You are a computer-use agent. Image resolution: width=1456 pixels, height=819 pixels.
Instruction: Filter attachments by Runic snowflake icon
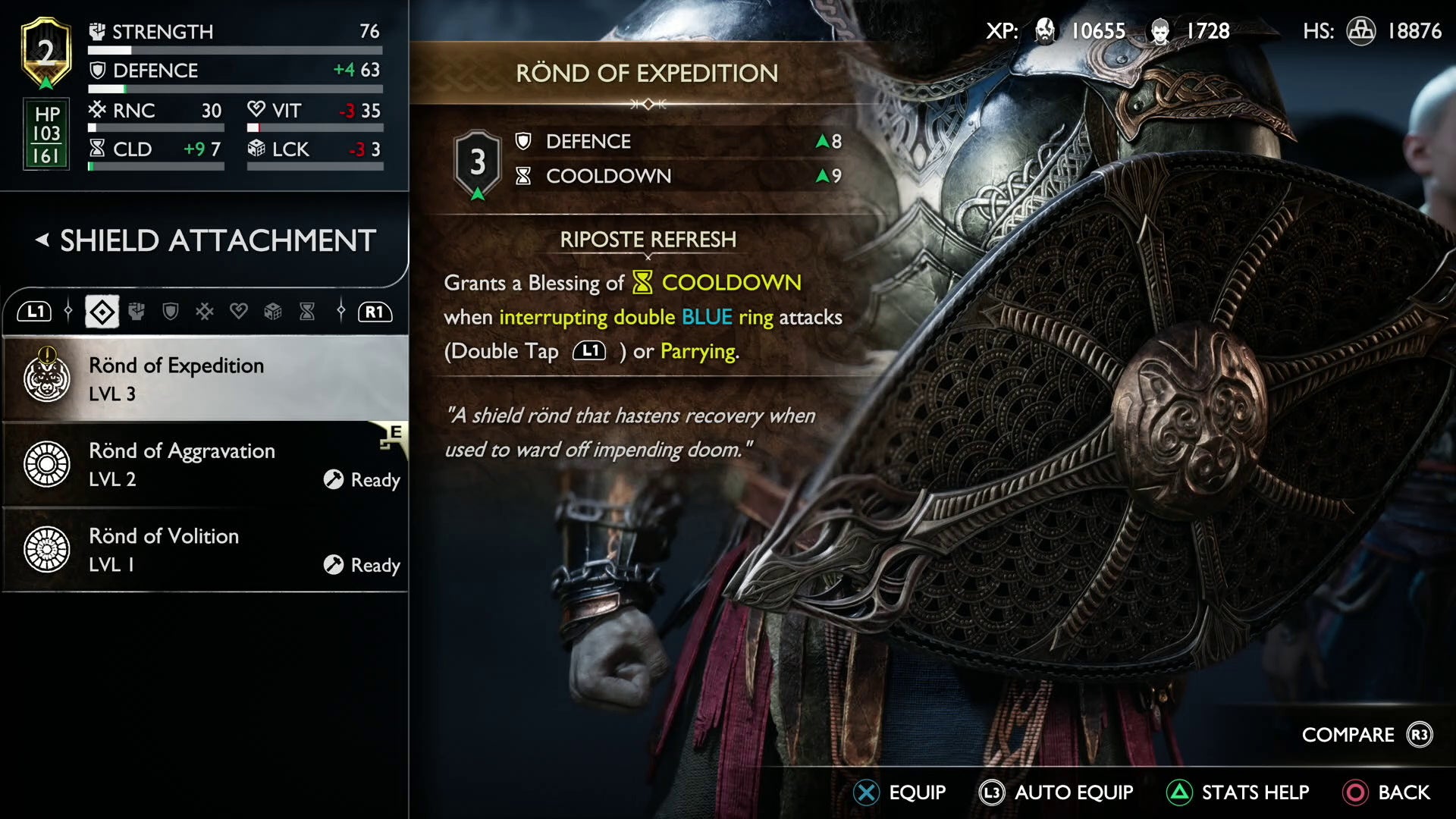pos(205,312)
